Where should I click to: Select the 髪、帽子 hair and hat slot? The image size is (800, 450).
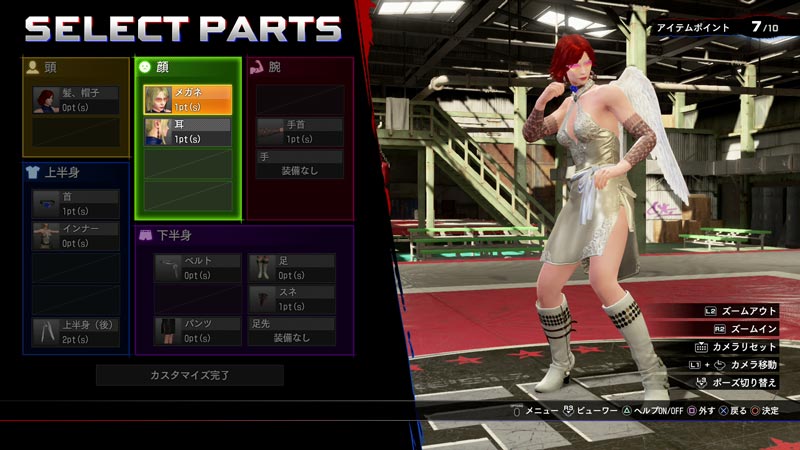pos(75,100)
